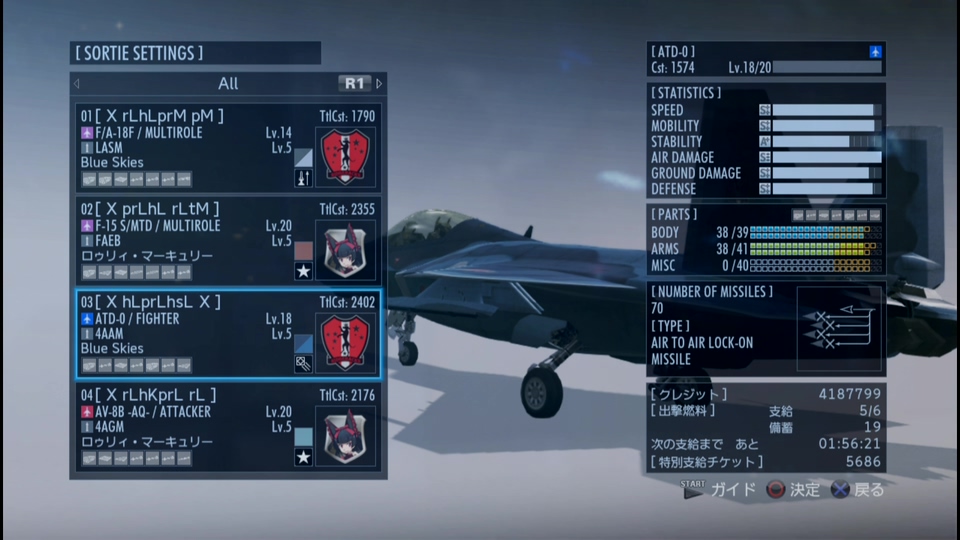
Task: Open the ARMS parts row
Action: point(765,249)
